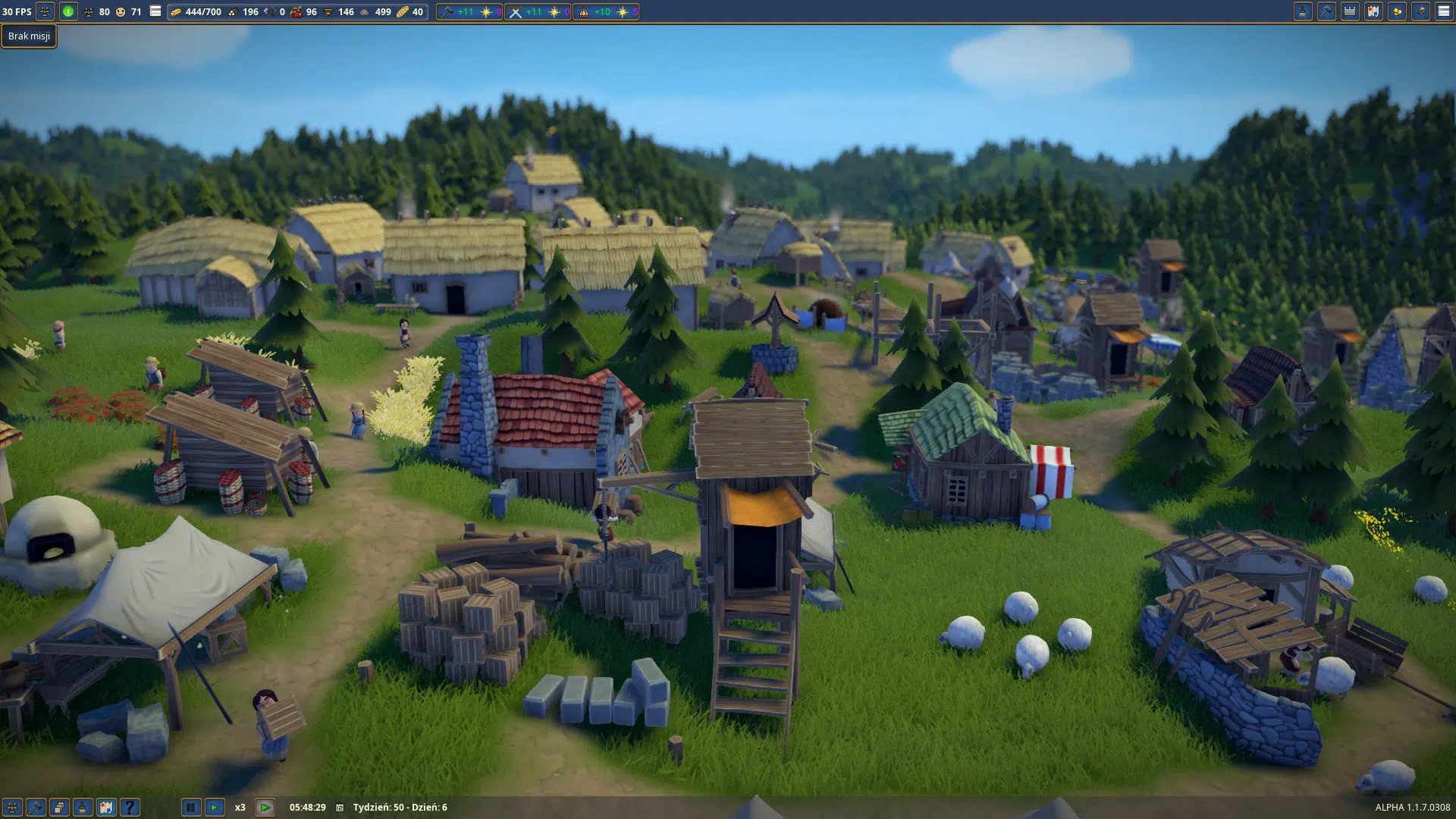Viewport: 1456px width, 819px height.
Task: Open the map button in bottom-left toolbar
Action: click(x=106, y=808)
